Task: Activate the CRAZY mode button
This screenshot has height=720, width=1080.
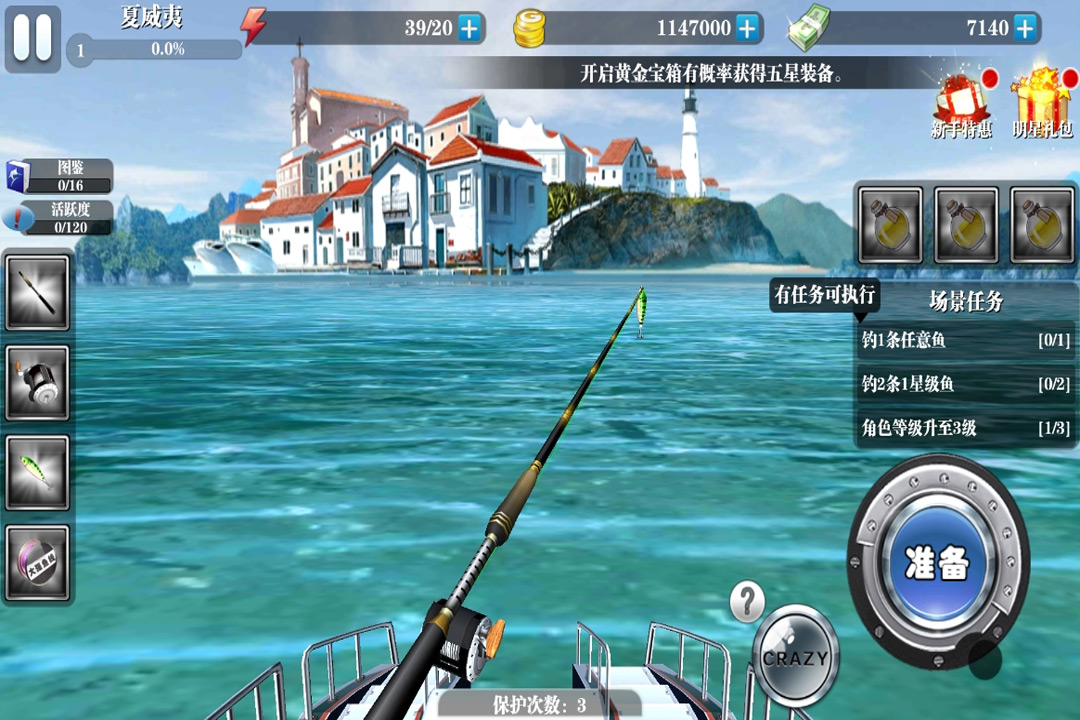Action: [796, 657]
